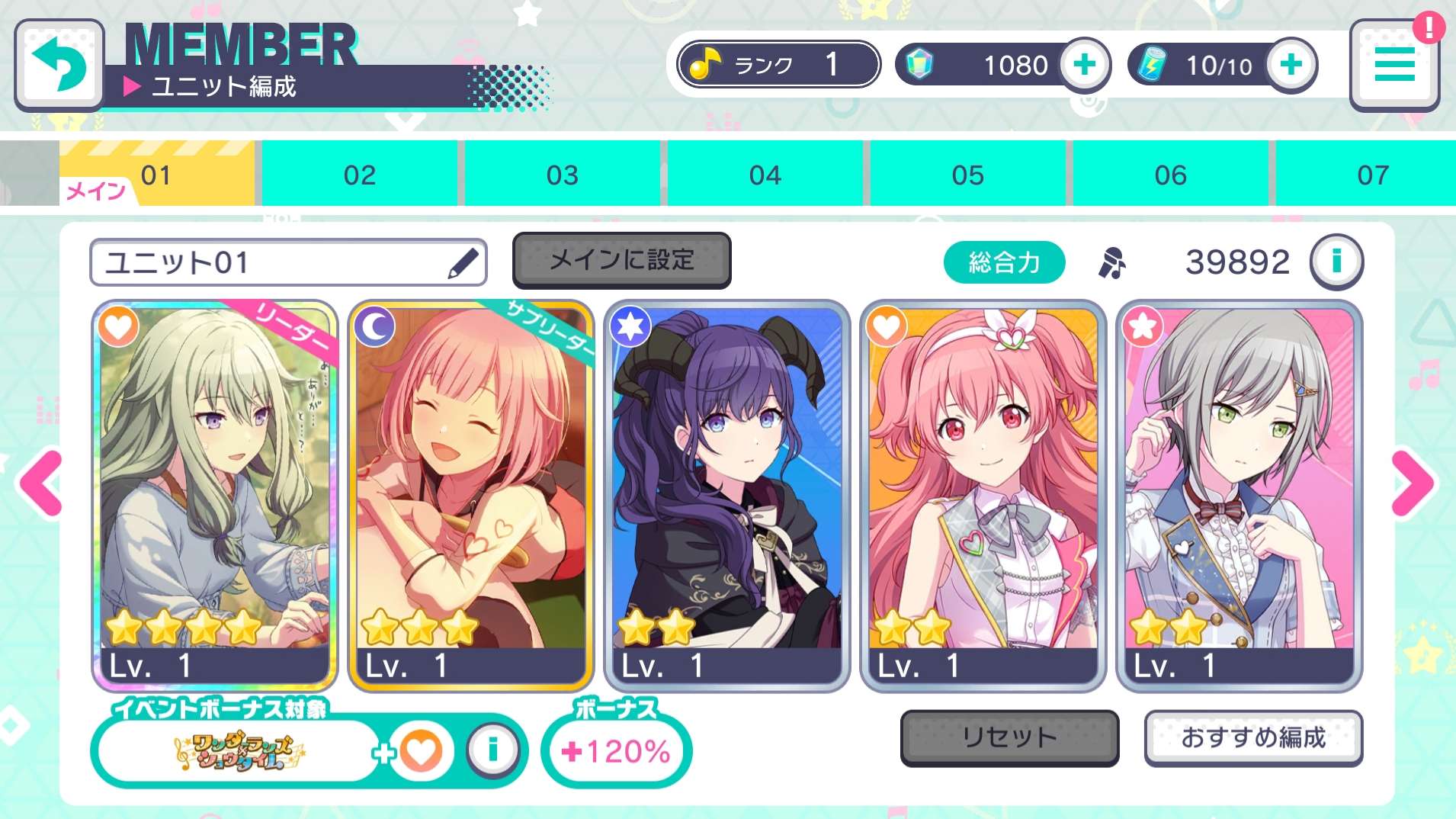This screenshot has width=1456, height=819.
Task: Choose the purple-haired horned character card
Action: click(726, 496)
